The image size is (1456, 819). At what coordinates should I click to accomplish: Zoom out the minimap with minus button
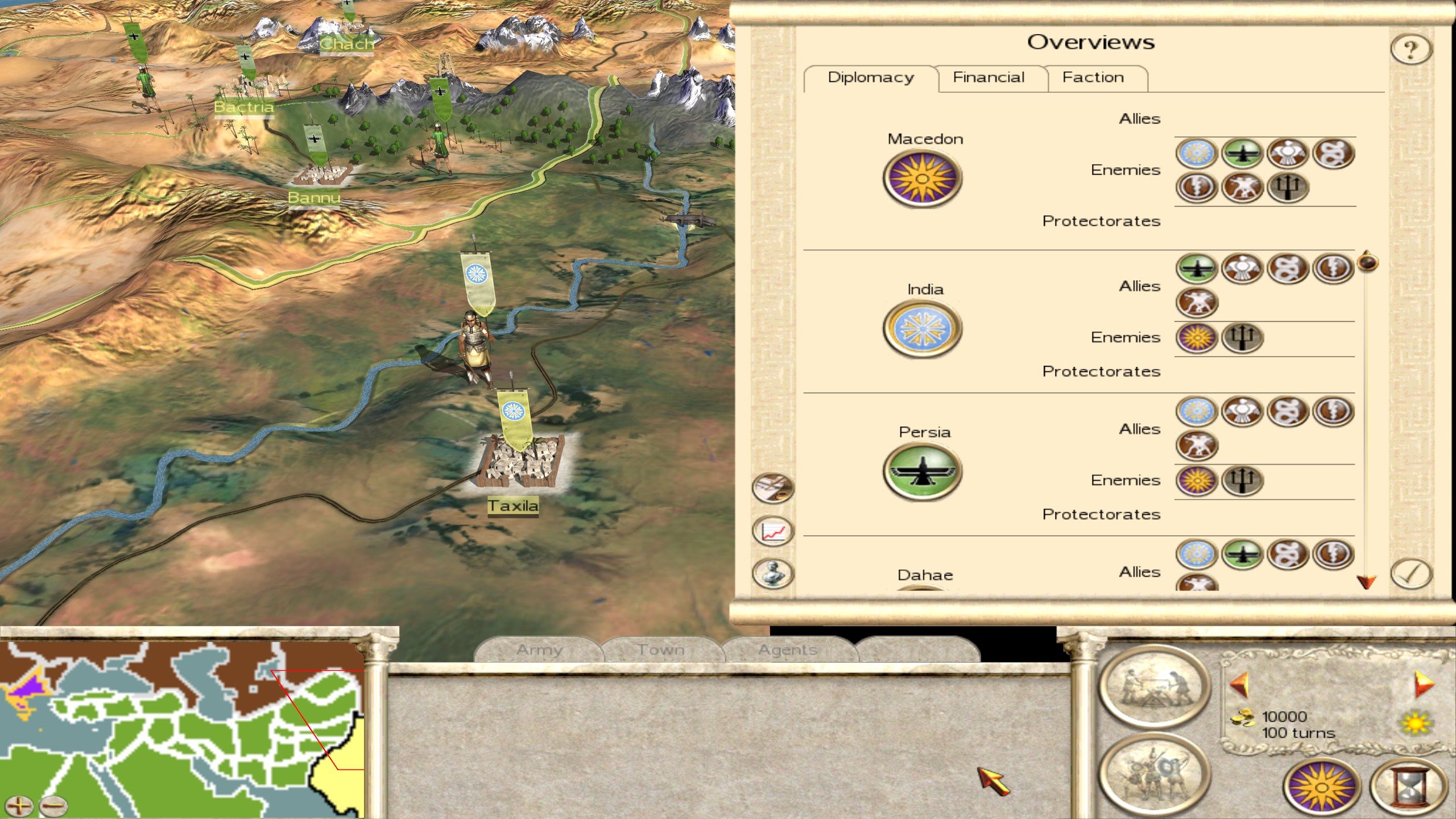[53, 805]
